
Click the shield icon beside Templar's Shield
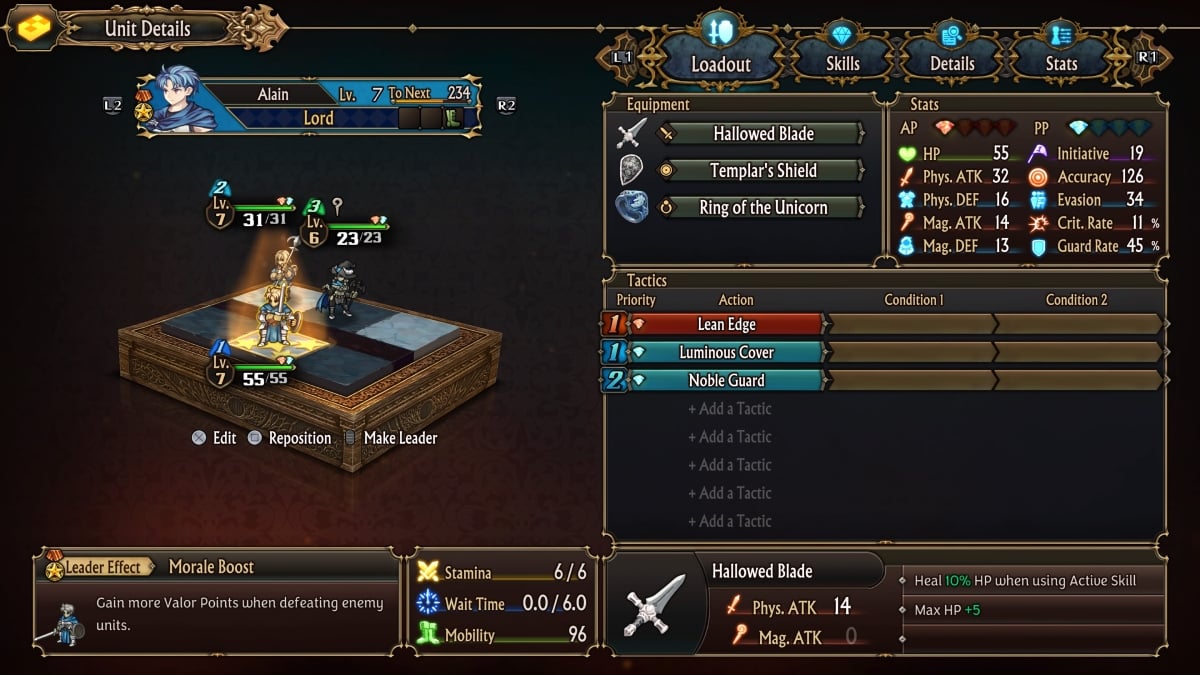coord(632,170)
